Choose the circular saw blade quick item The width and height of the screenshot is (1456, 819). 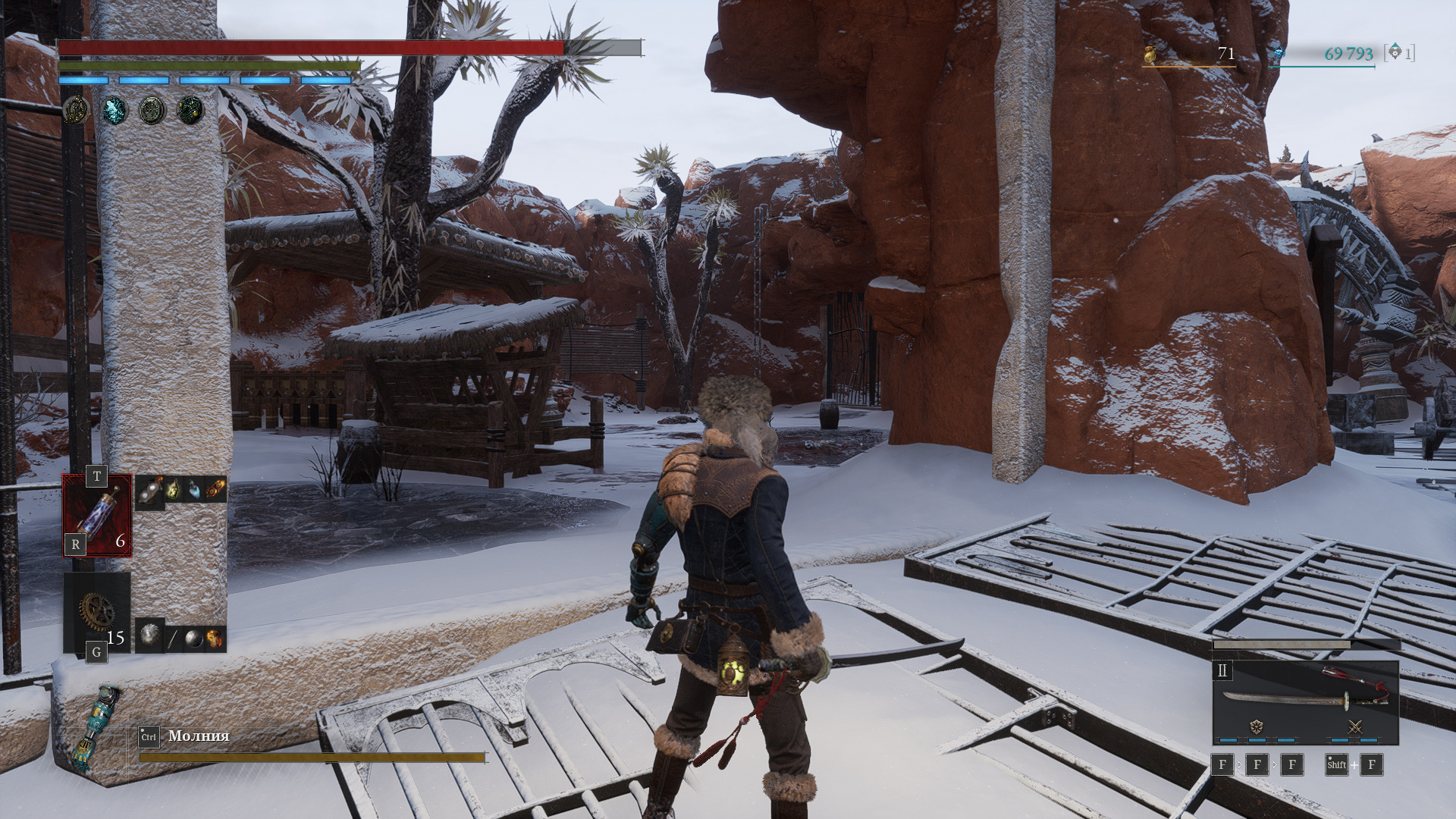coord(149,635)
